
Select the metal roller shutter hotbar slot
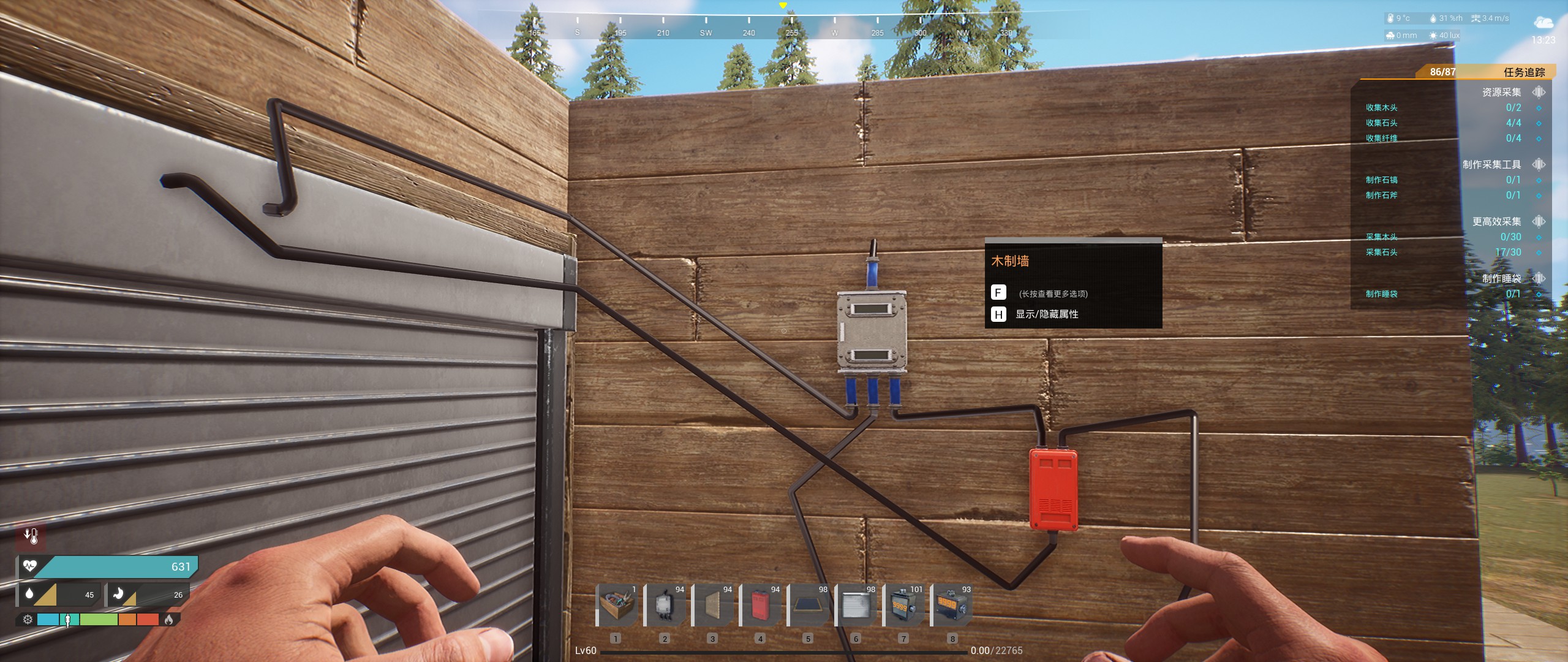click(856, 605)
